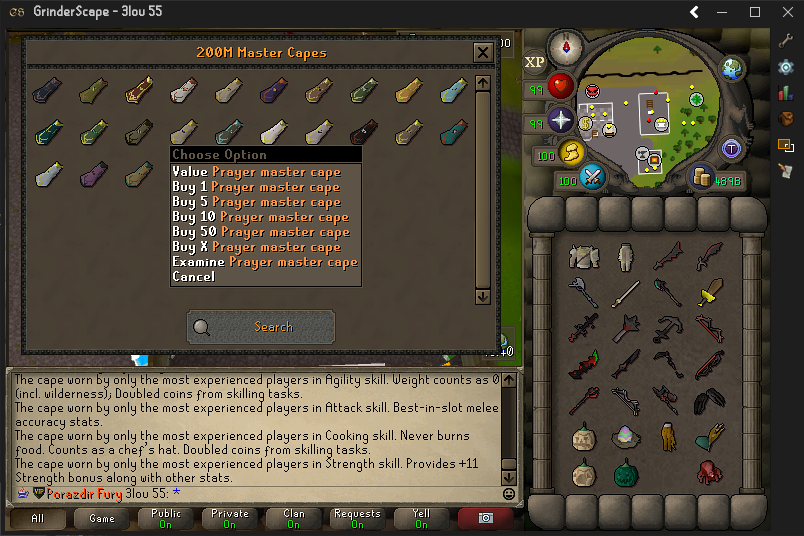The image size is (804, 536).
Task: Choose Value Prayer master cape
Action: click(256, 172)
